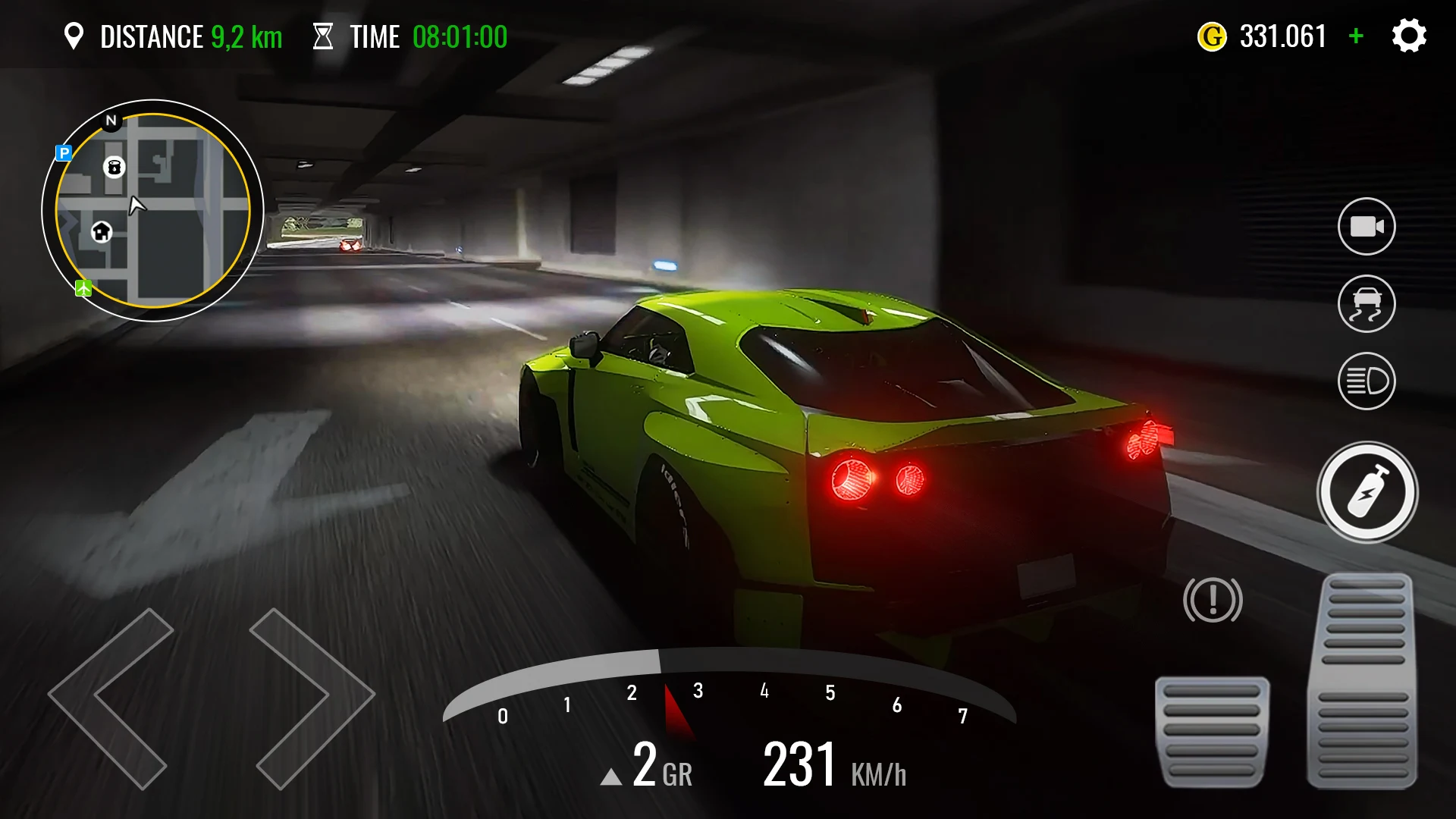The height and width of the screenshot is (819, 1456).
Task: Open the settings gear
Action: 1409,36
